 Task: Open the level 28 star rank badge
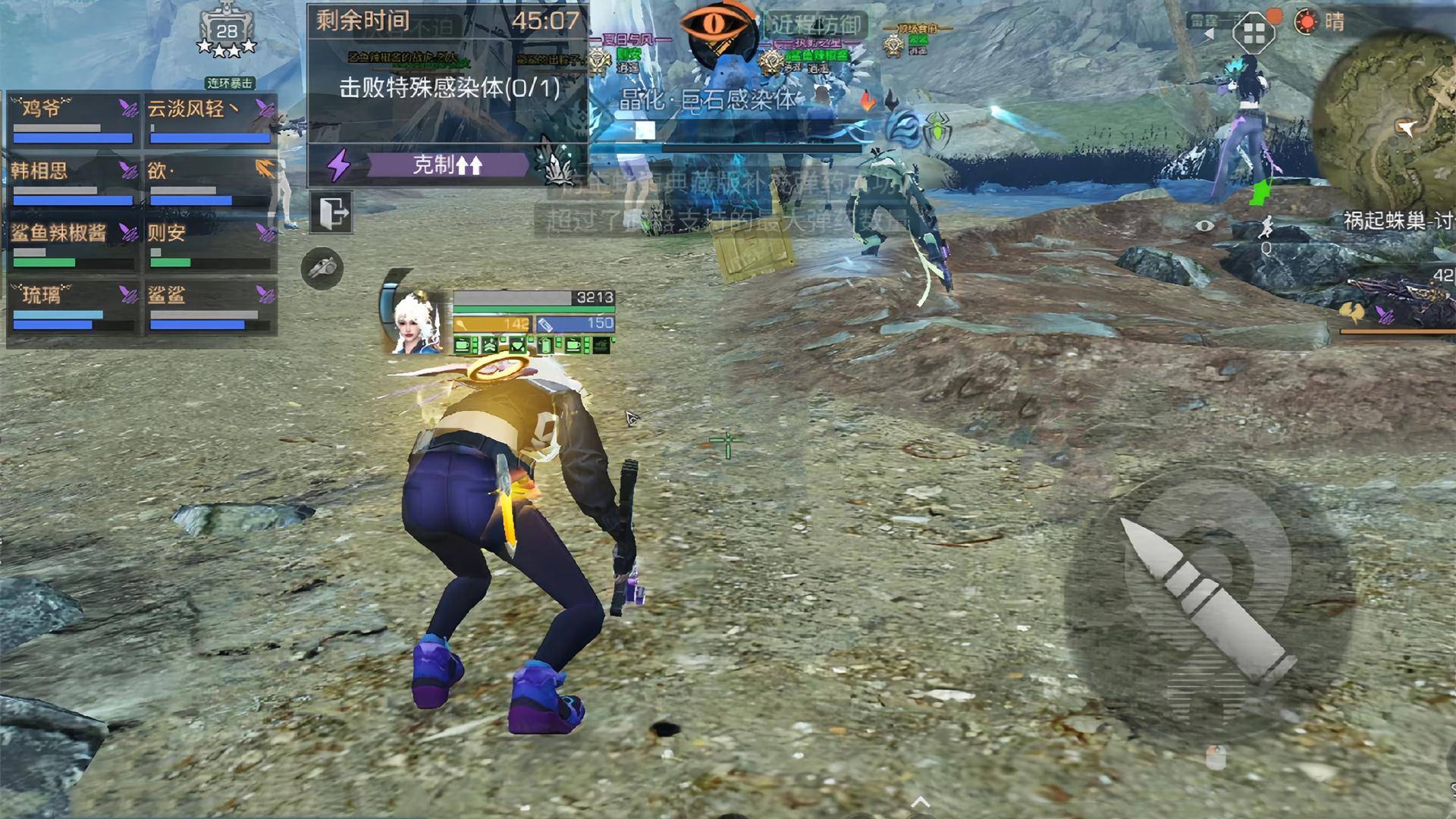(226, 34)
